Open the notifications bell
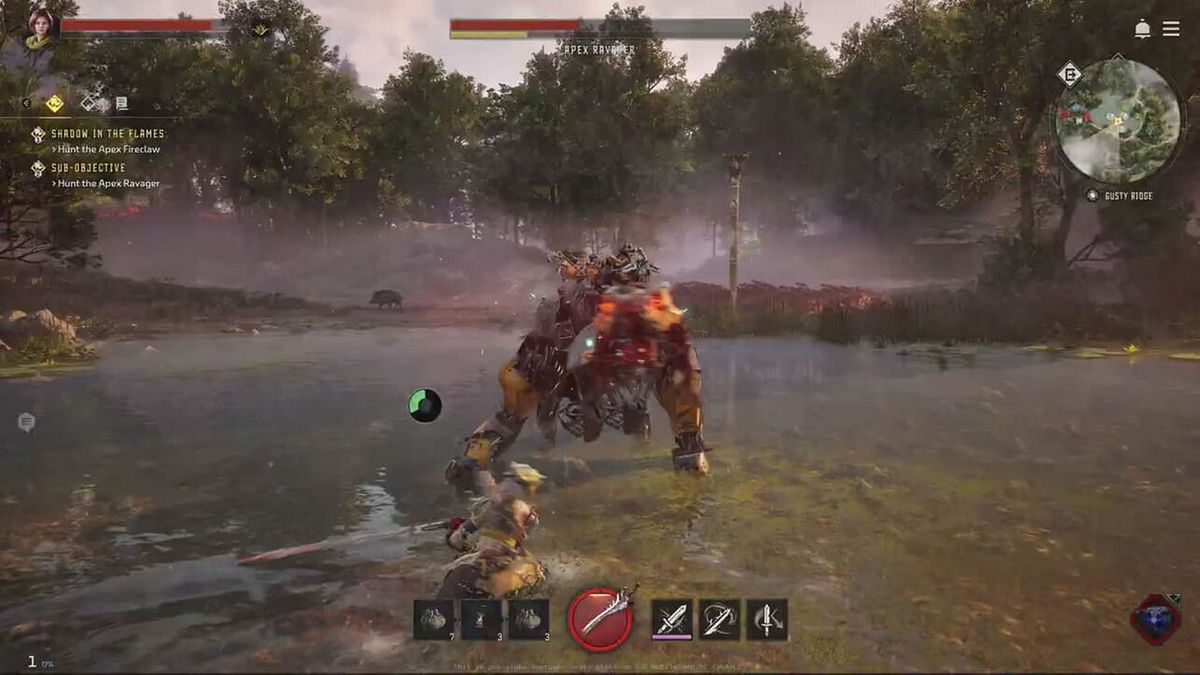 pyautogui.click(x=1142, y=29)
